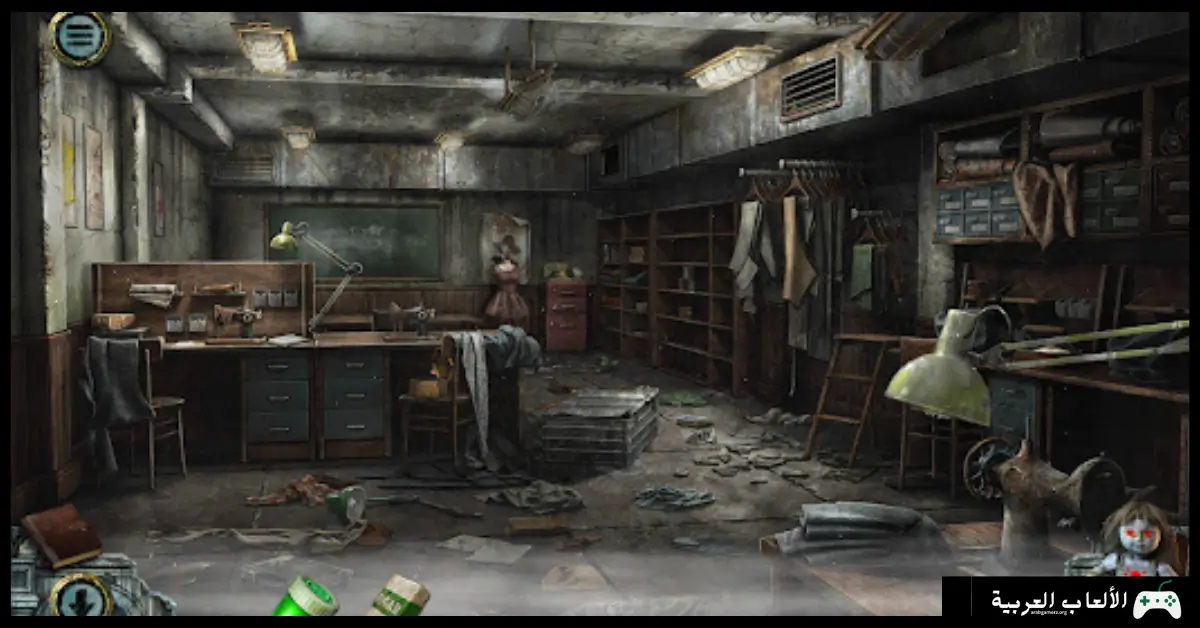Viewport: 1200px width, 628px height.
Task: Click the round down-arrow button
Action: pos(80,597)
